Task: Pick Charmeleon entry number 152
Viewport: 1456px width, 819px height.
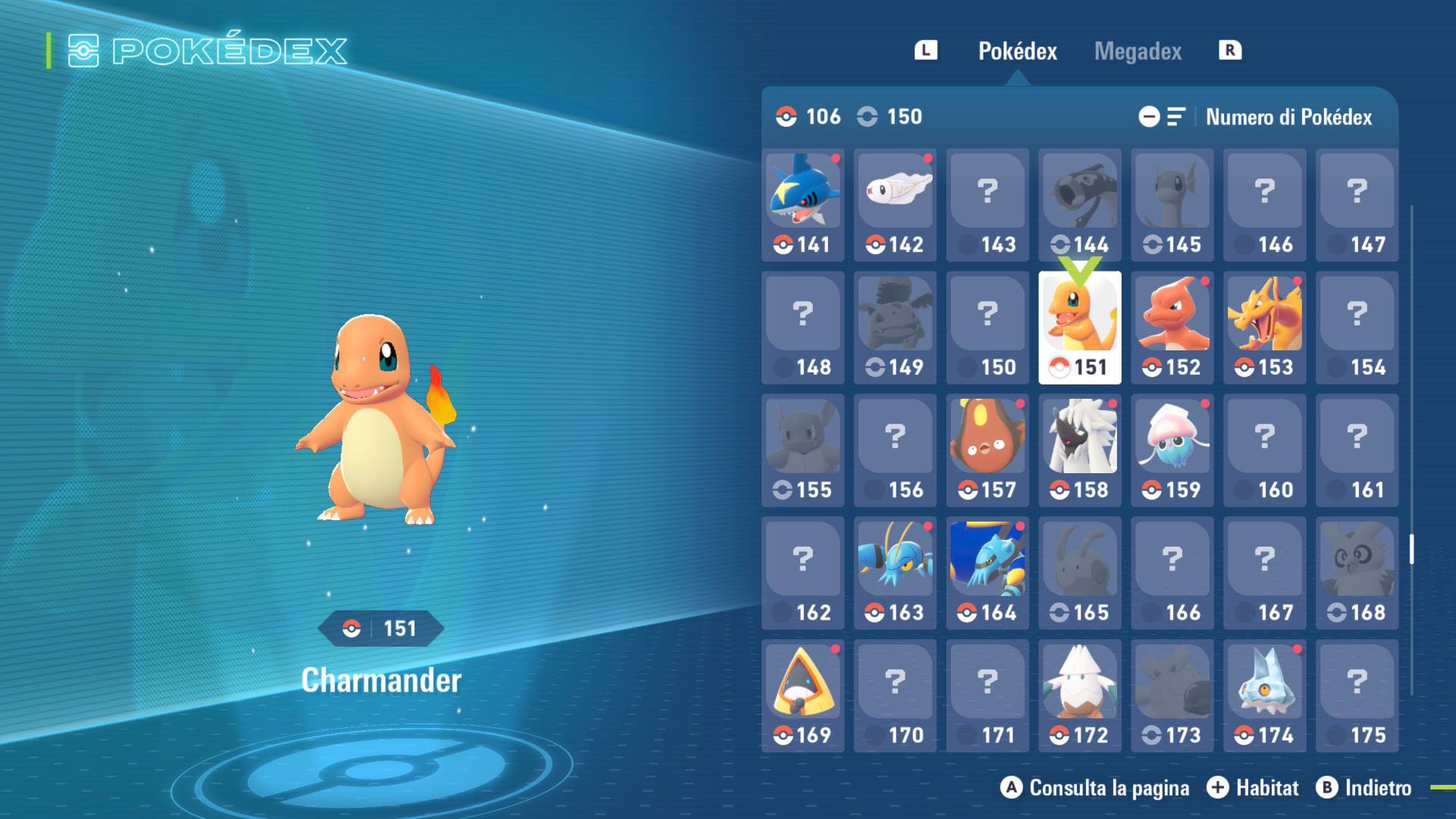Action: [x=1172, y=328]
